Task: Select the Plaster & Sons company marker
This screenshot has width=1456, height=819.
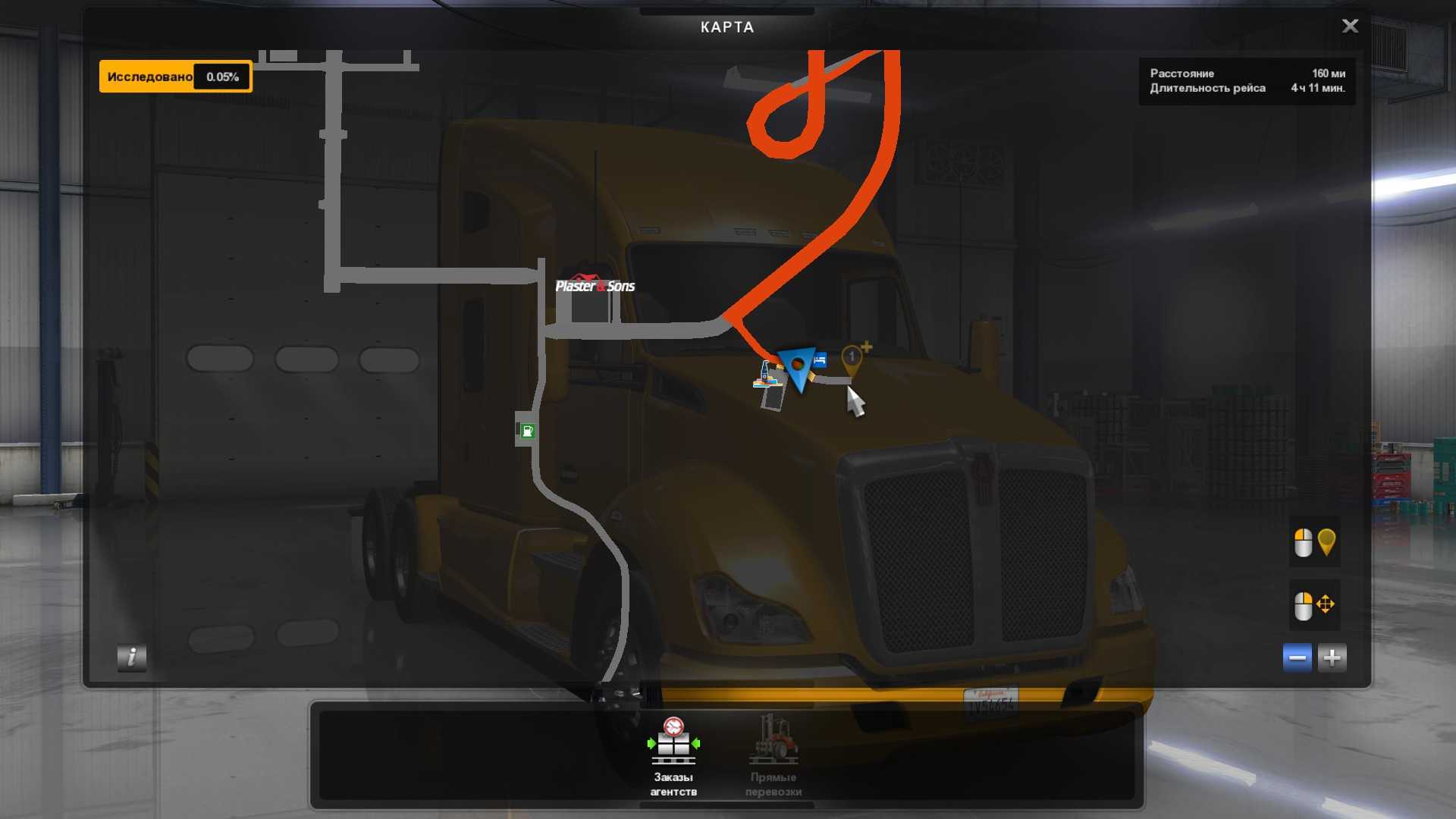Action: coord(595,285)
